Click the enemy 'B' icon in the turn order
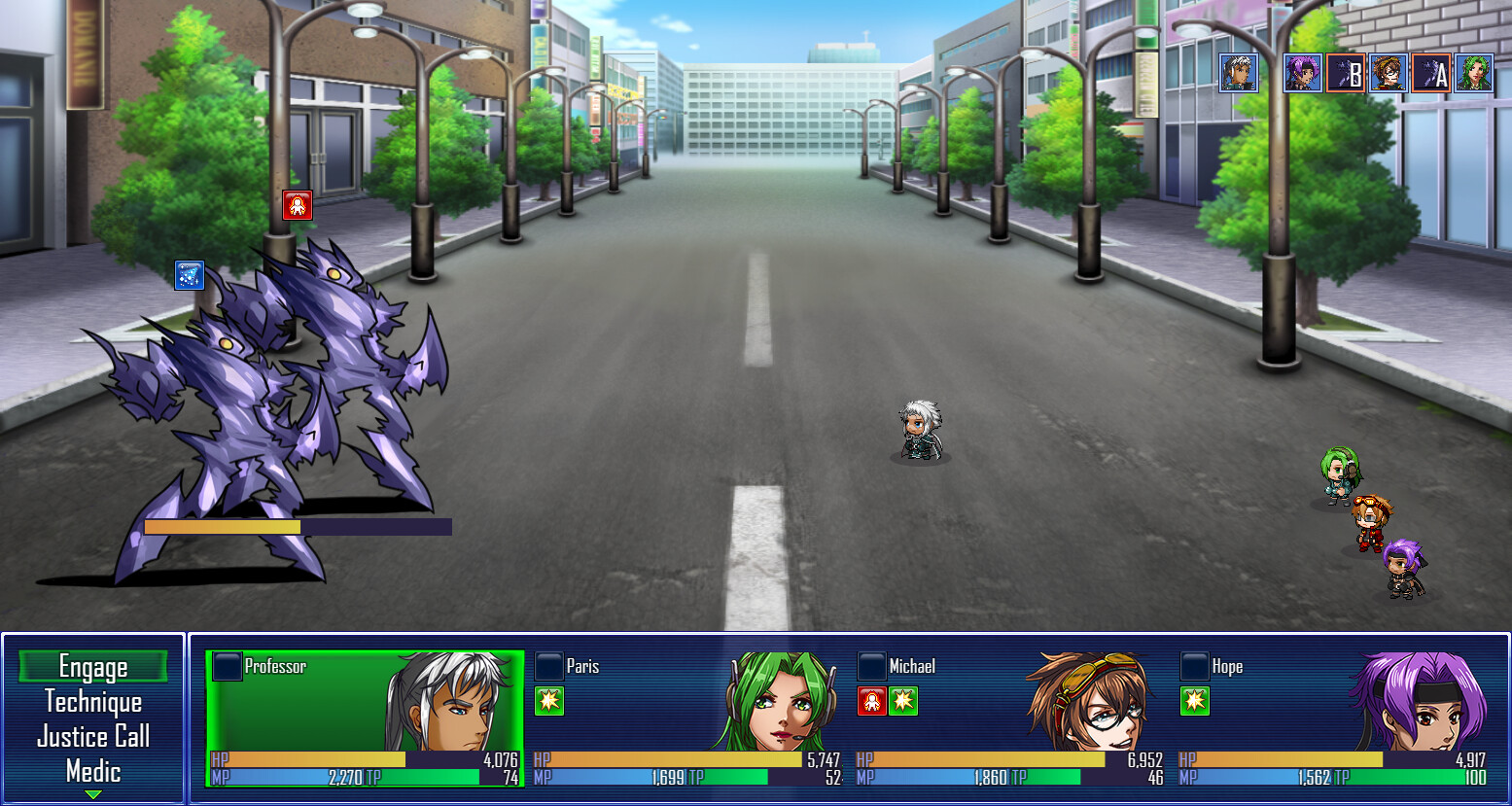This screenshot has width=1512, height=806. [1346, 72]
